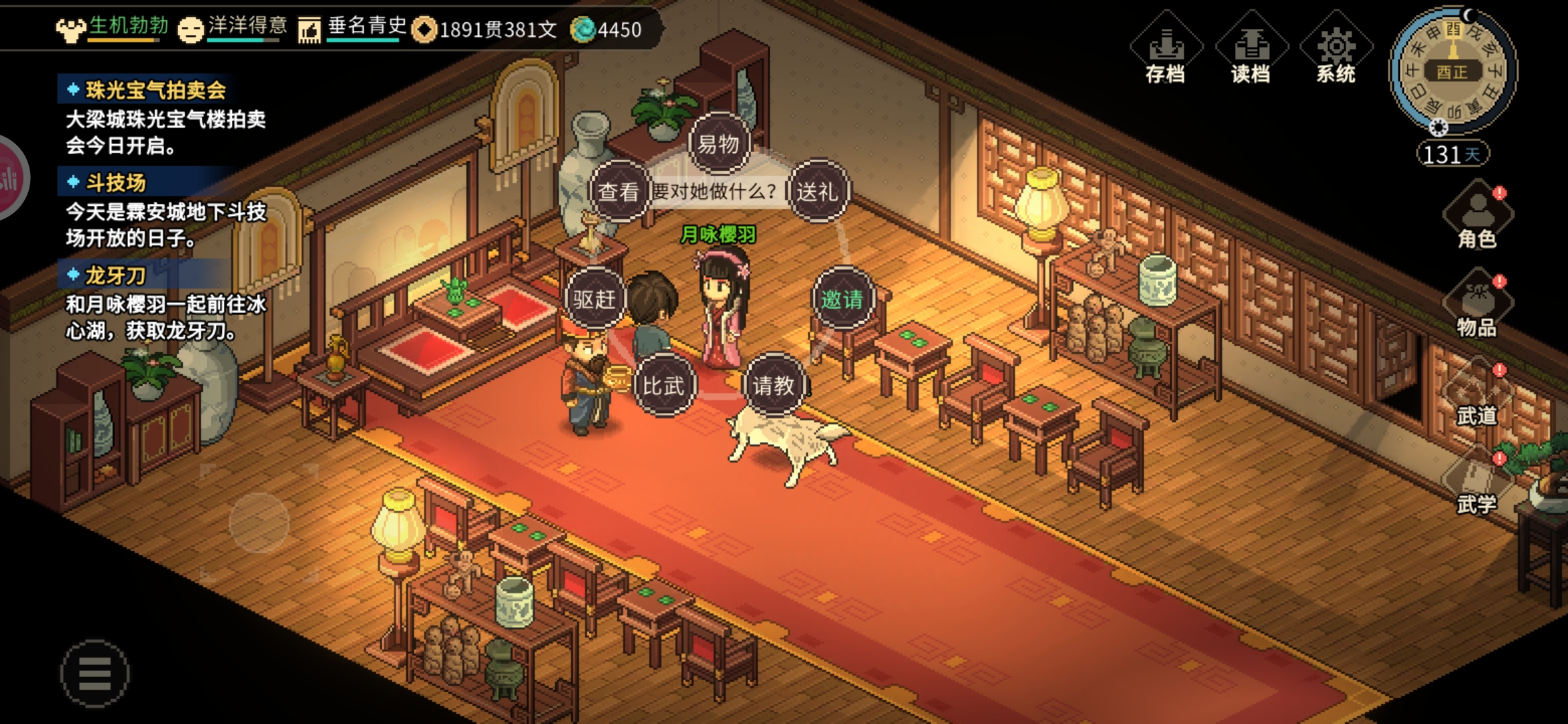Open the round hamburger menu button
This screenshot has height=724, width=1568.
(94, 673)
